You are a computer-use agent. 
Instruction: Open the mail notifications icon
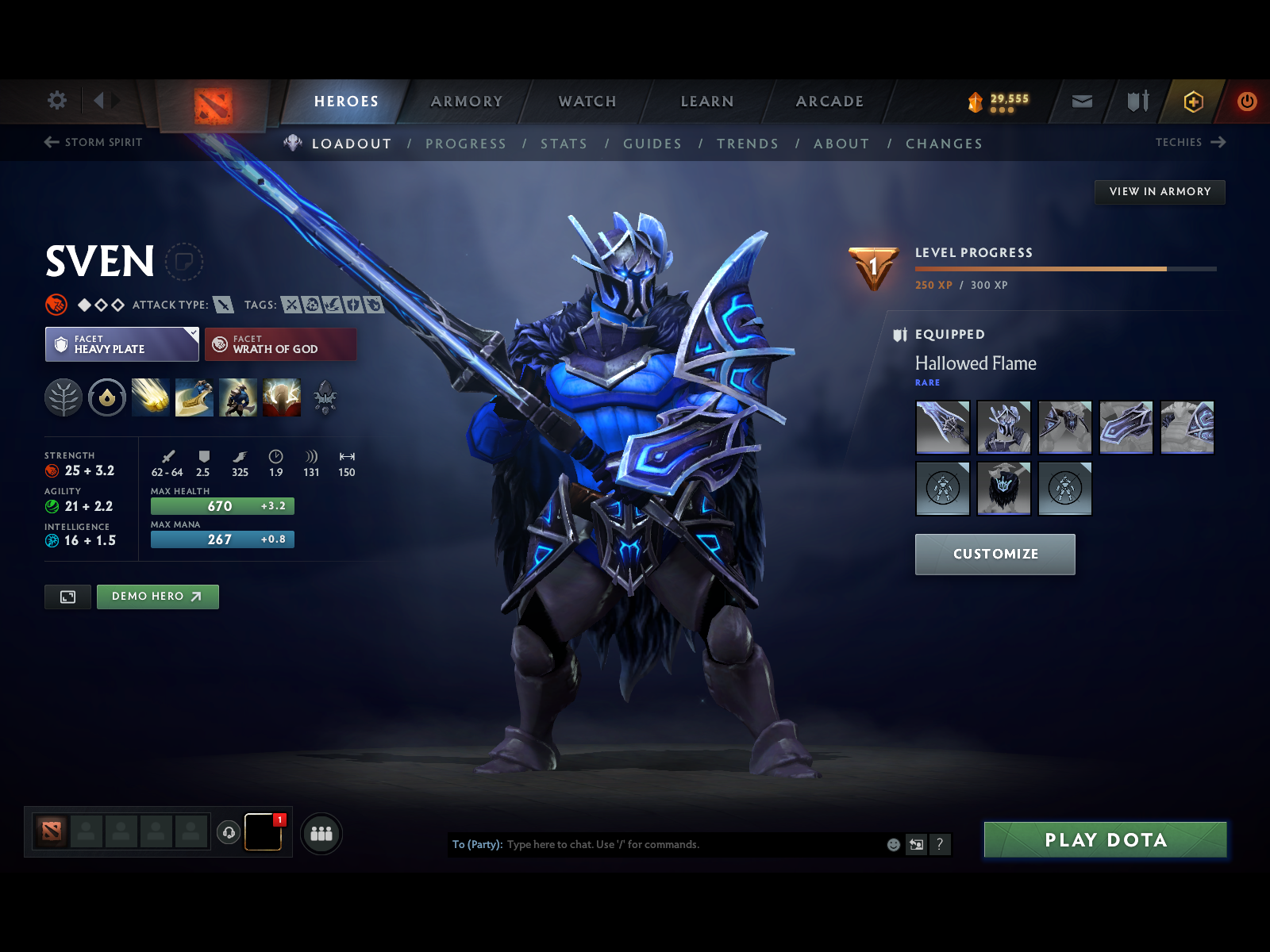pos(1081,101)
